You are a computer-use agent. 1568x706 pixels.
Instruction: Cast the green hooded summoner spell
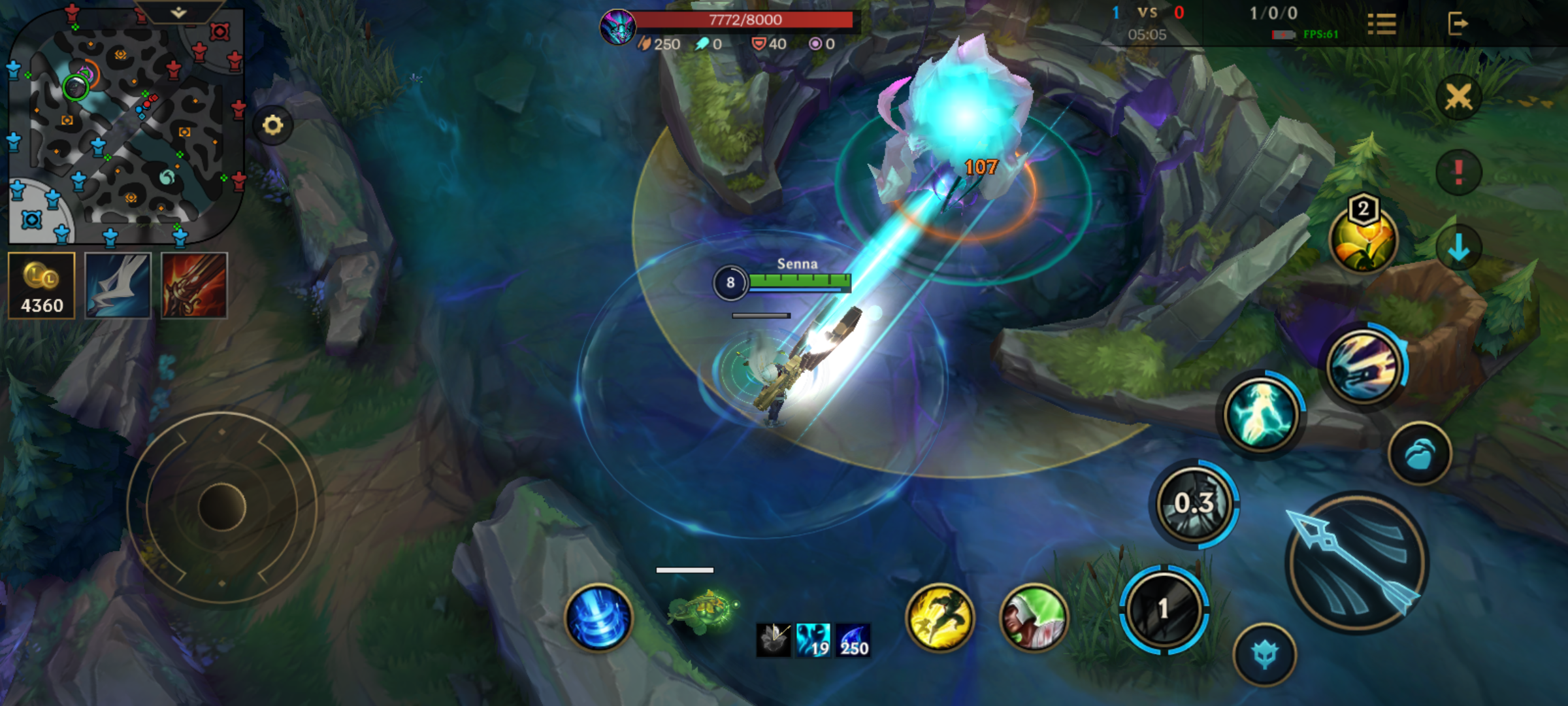click(x=1034, y=618)
